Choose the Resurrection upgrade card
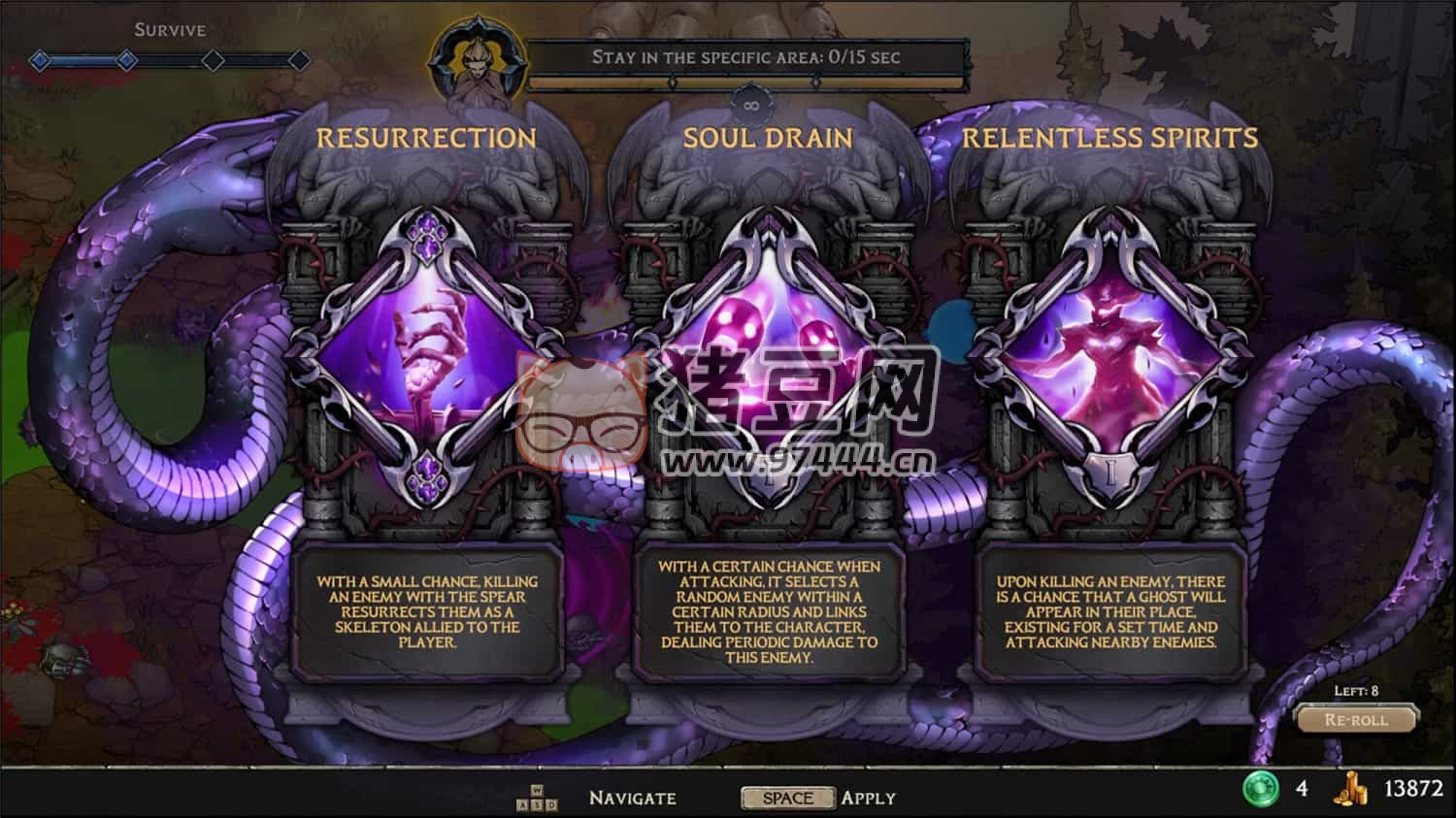The width and height of the screenshot is (1456, 818). (427, 359)
